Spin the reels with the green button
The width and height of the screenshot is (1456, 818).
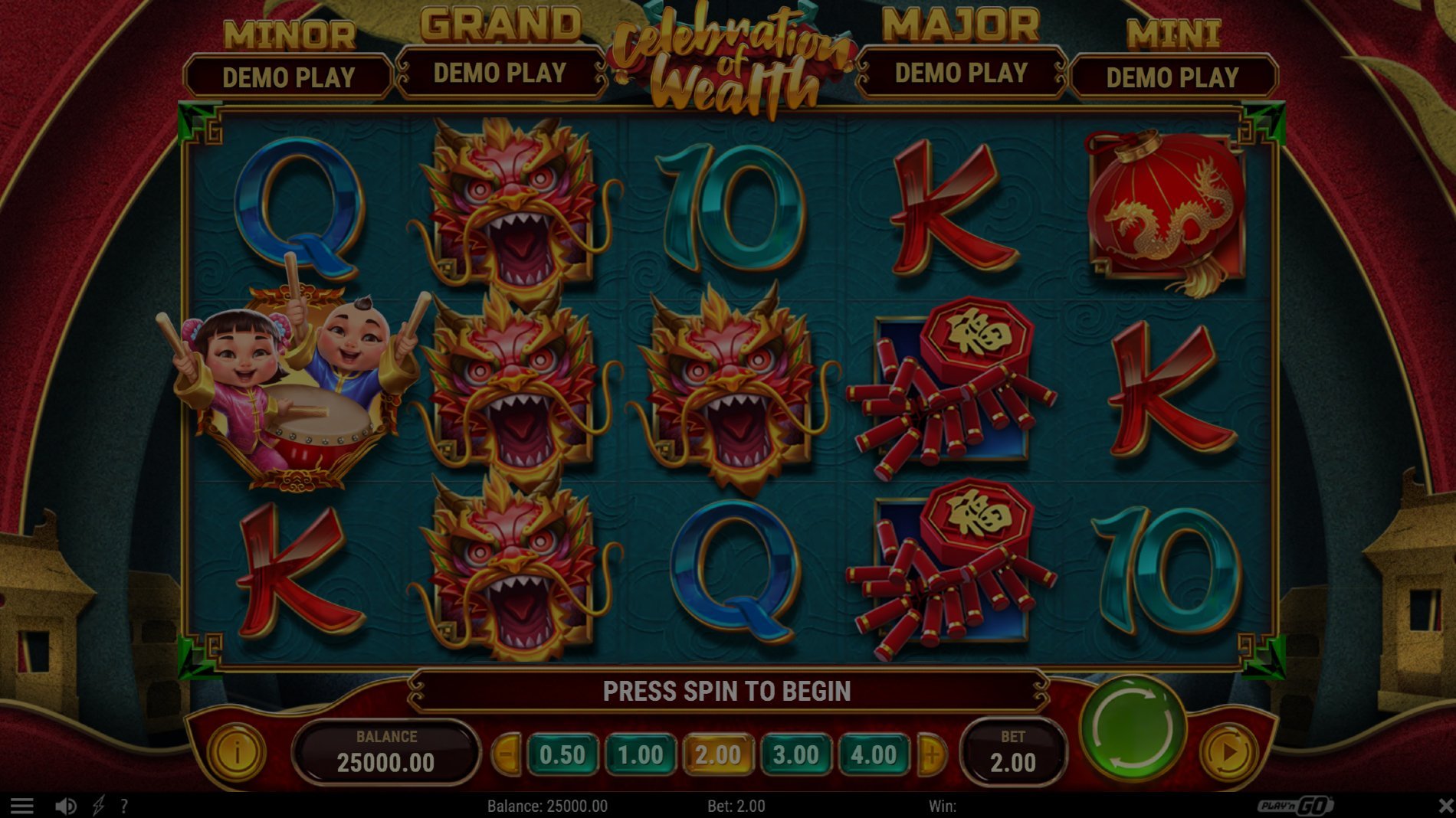click(1132, 728)
